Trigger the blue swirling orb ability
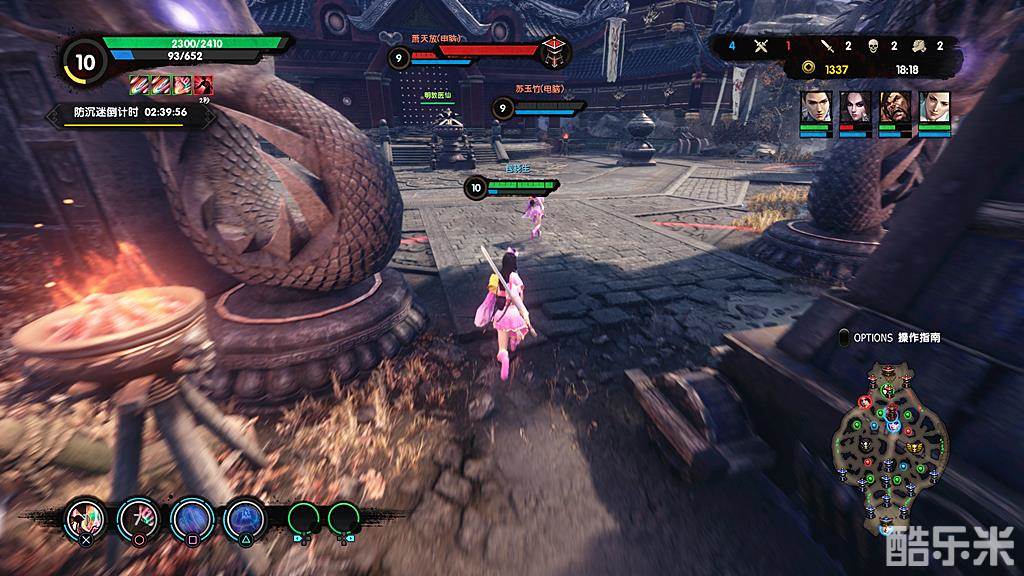The height and width of the screenshot is (576, 1024). pos(189,518)
